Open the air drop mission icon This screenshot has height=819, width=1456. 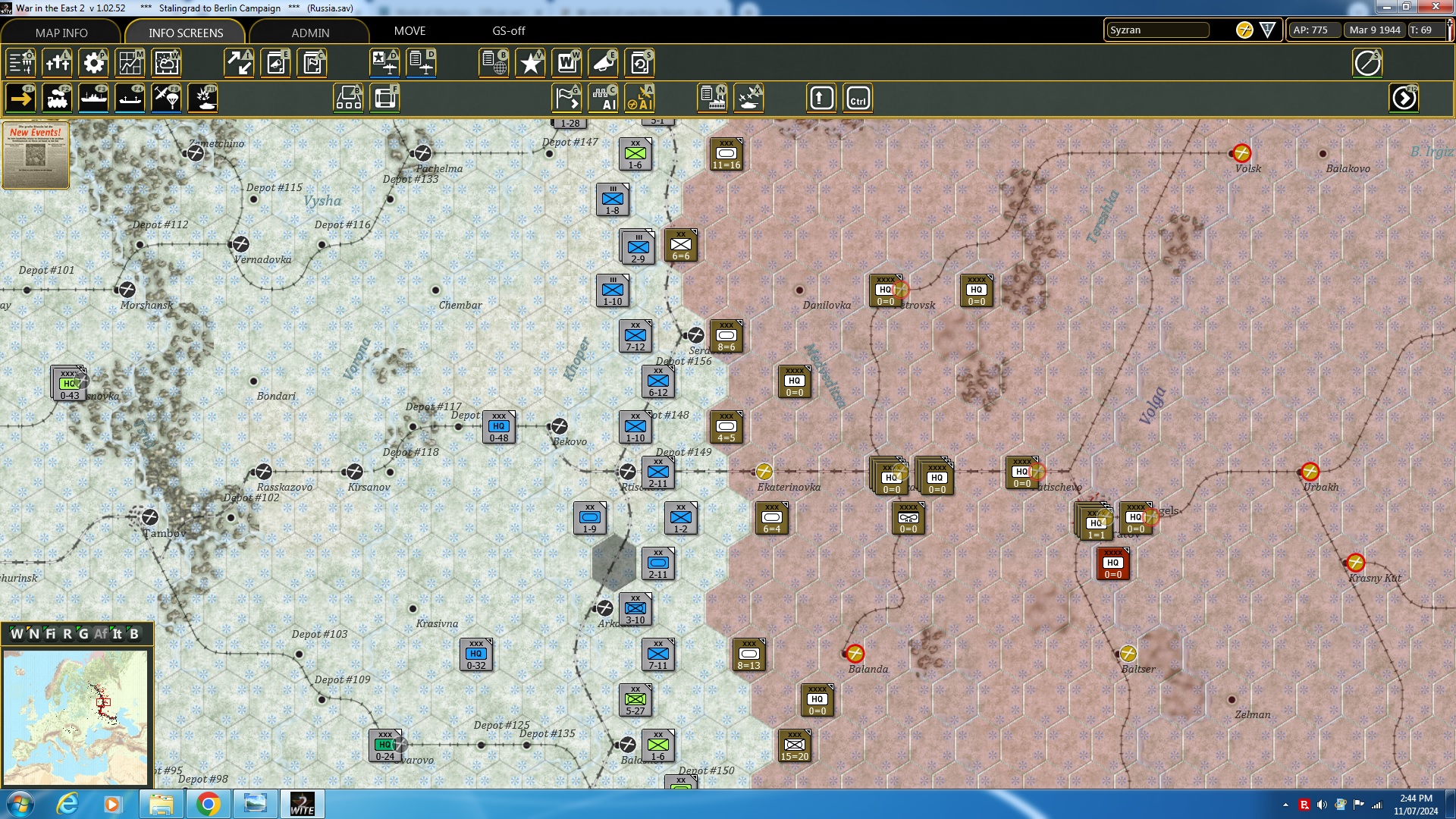point(166,98)
